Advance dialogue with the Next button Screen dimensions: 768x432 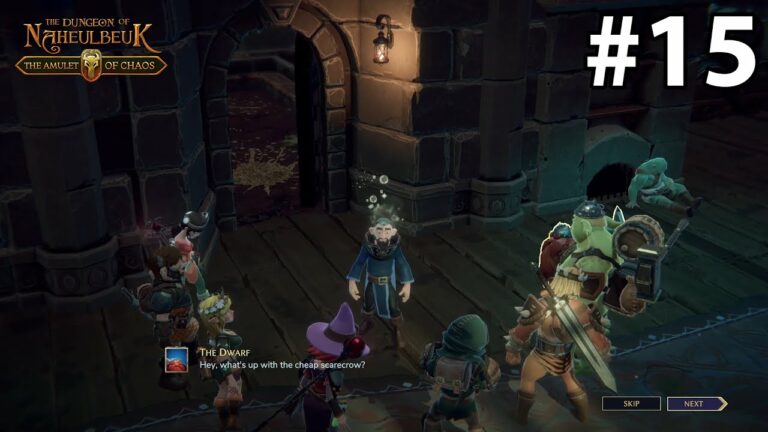click(696, 404)
